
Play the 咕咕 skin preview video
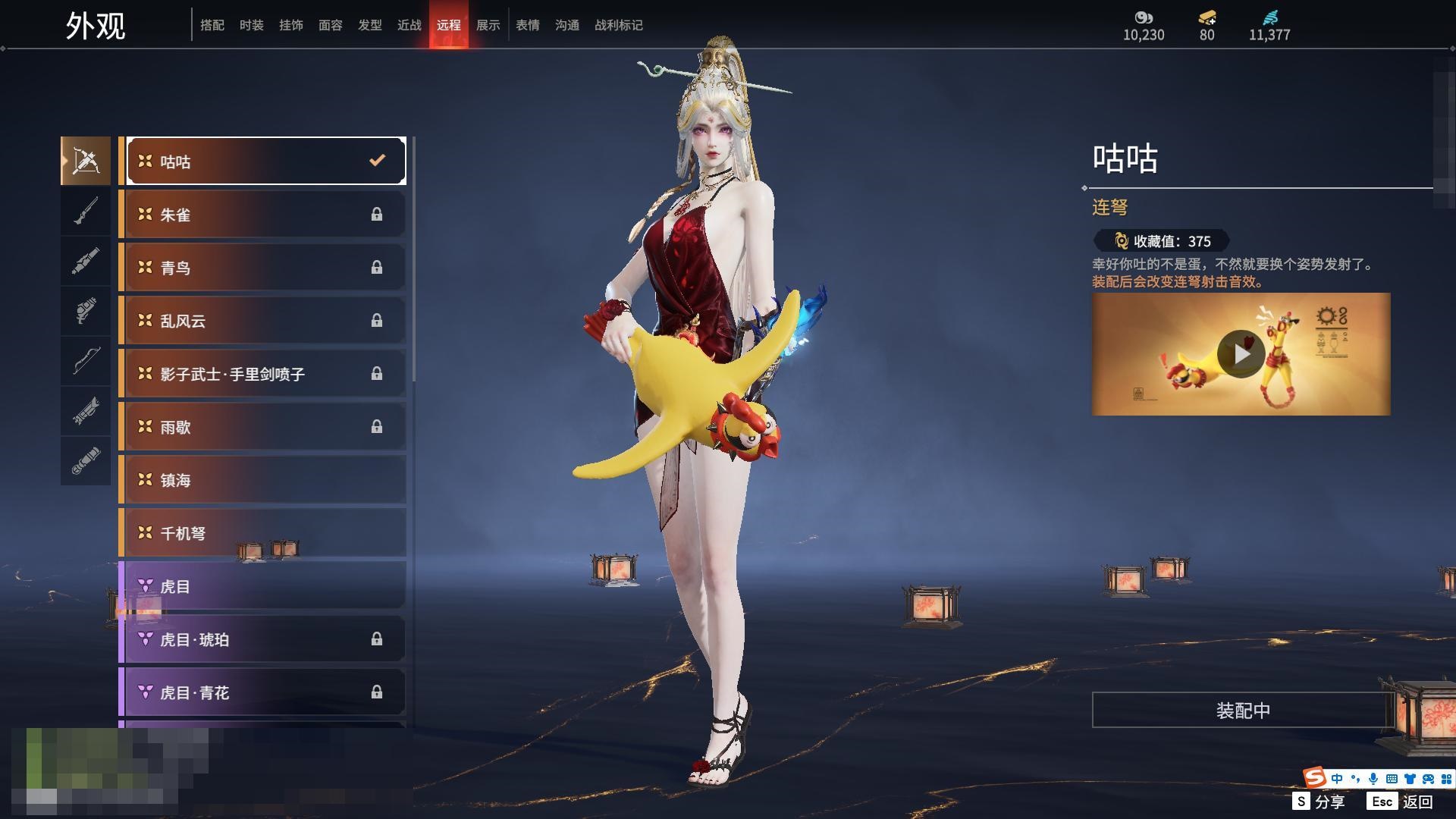click(x=1241, y=354)
